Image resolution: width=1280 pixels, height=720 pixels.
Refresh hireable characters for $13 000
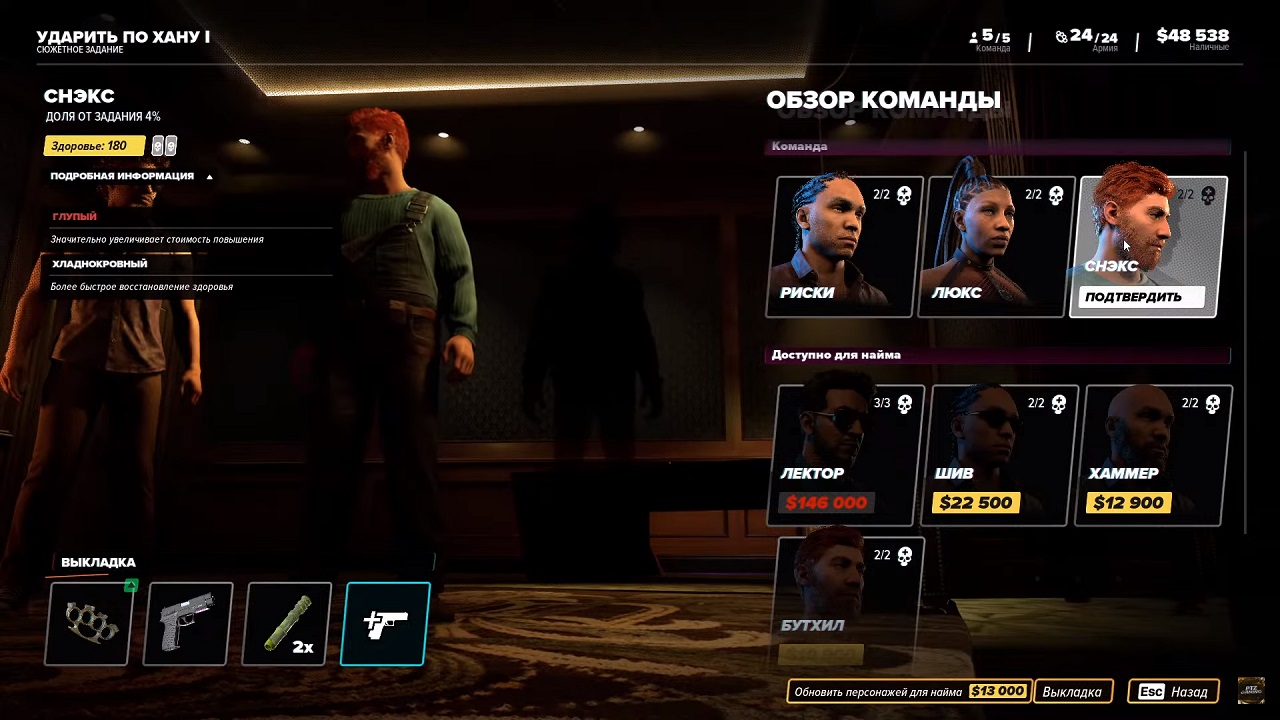pos(909,691)
